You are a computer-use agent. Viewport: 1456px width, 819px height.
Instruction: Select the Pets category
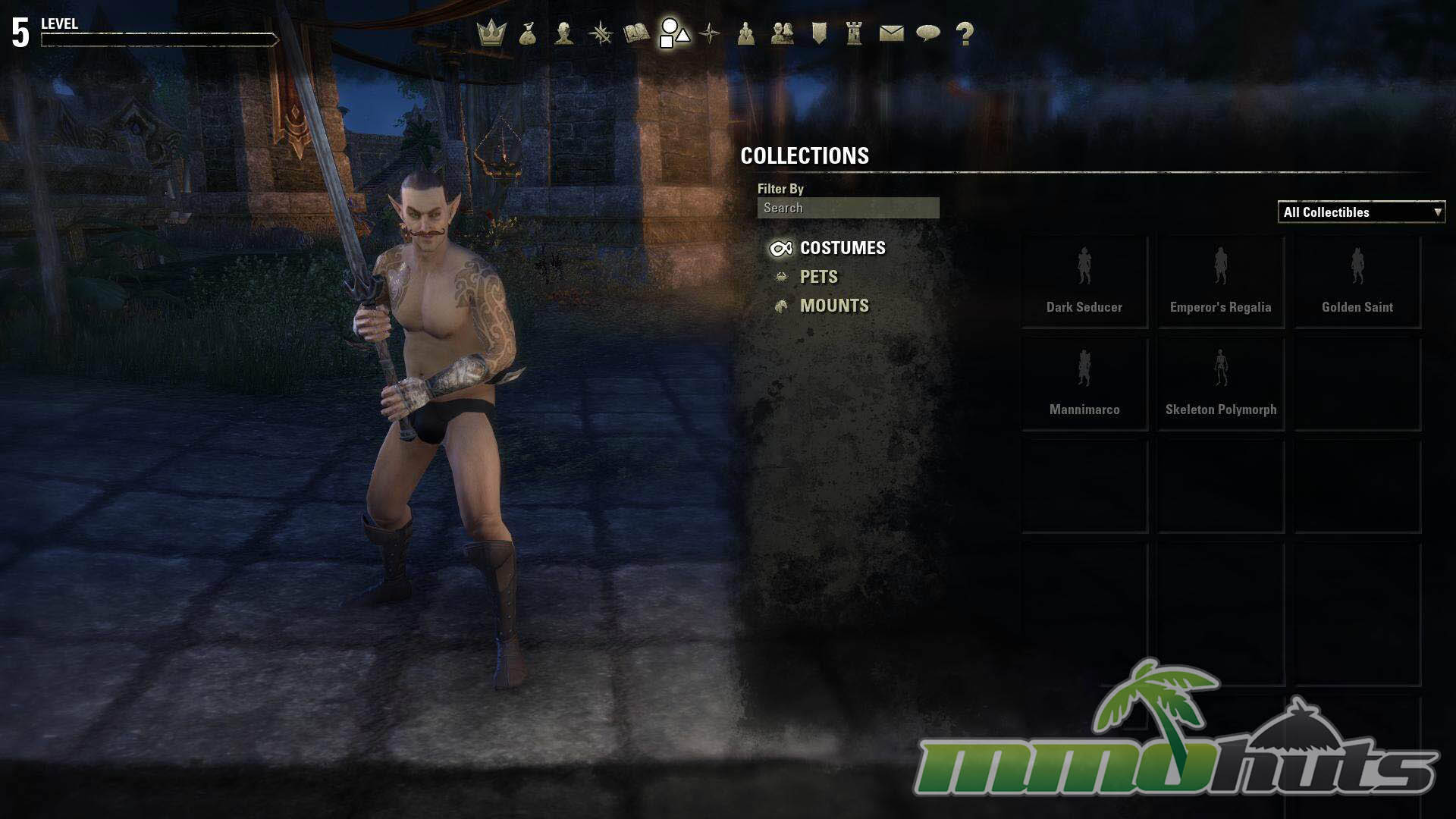coord(819,277)
